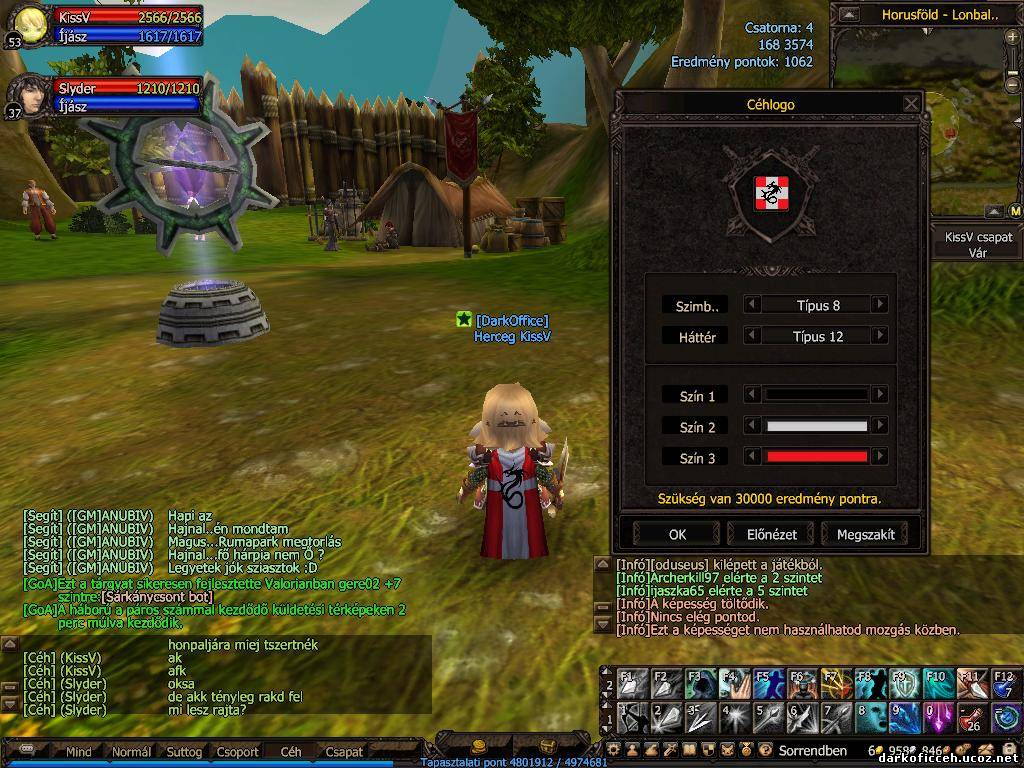Open the Csoport chat tab
The width and height of the screenshot is (1024, 768).
(x=238, y=752)
